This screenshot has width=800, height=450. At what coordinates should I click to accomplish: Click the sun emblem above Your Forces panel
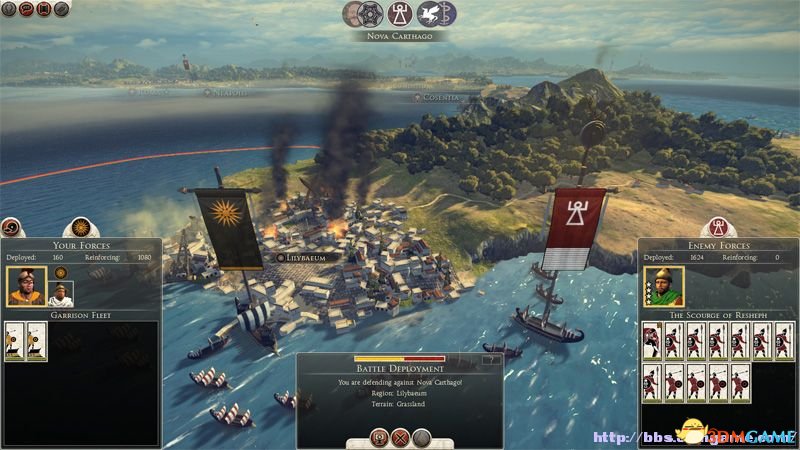(79, 228)
